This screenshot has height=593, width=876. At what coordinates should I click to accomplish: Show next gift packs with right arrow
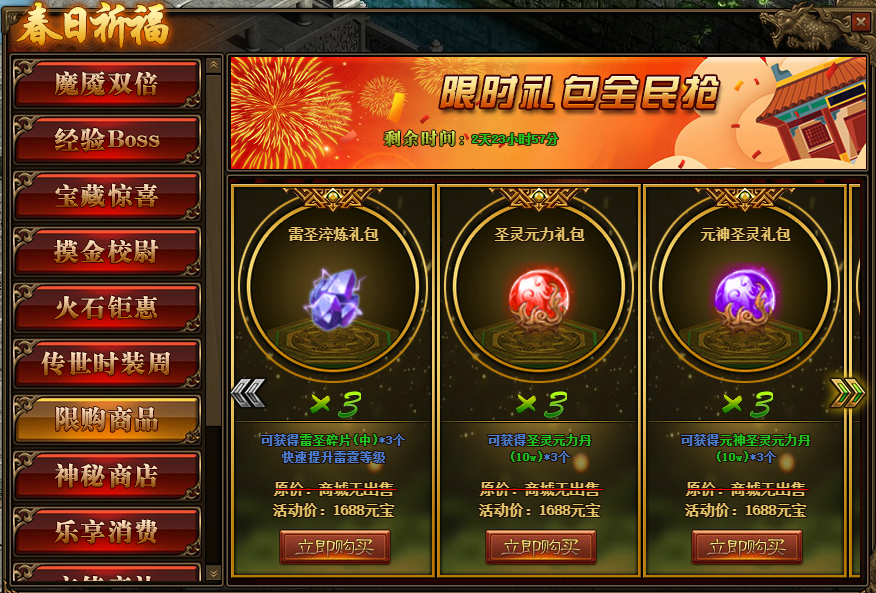(847, 393)
